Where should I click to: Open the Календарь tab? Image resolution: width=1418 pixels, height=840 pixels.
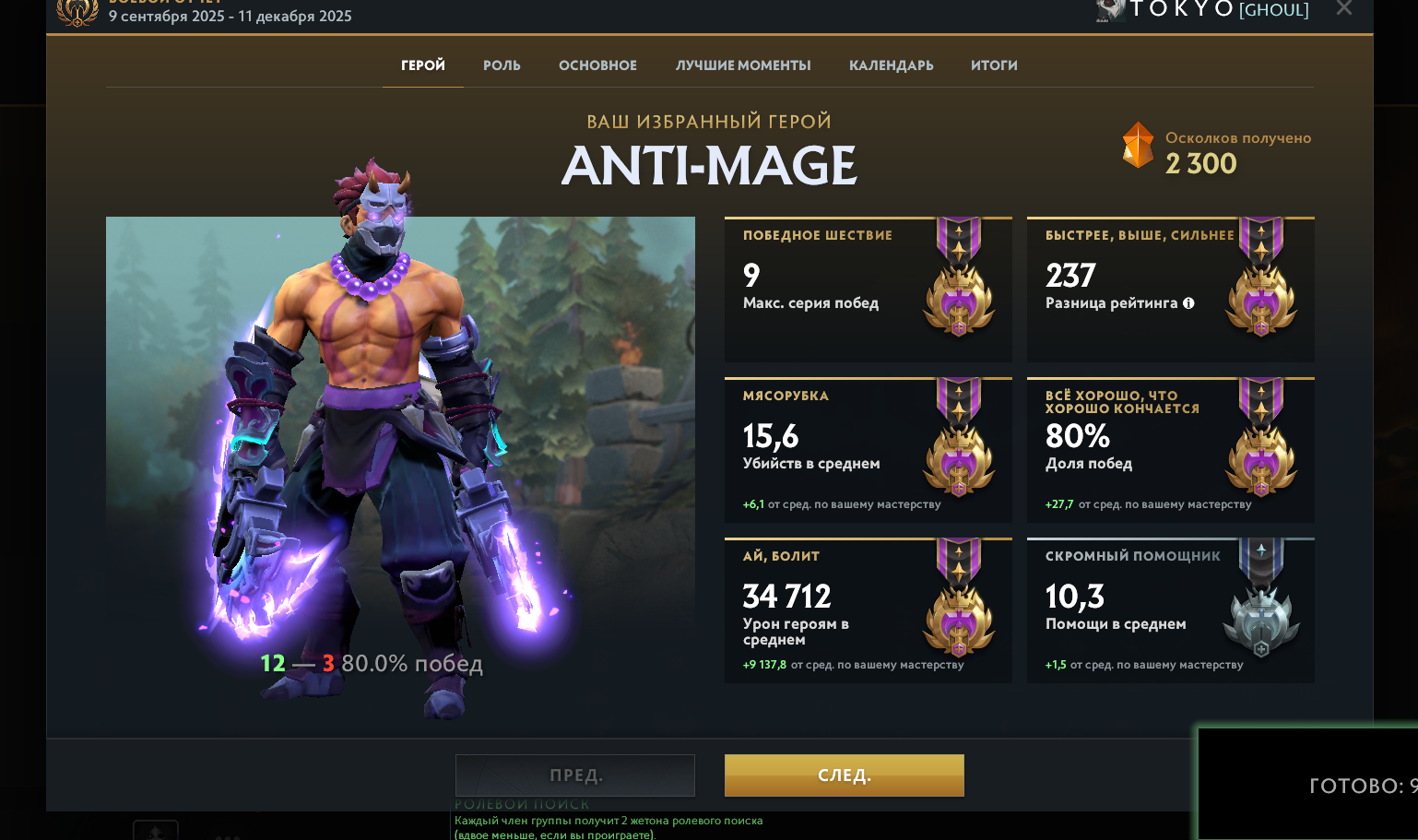[891, 65]
